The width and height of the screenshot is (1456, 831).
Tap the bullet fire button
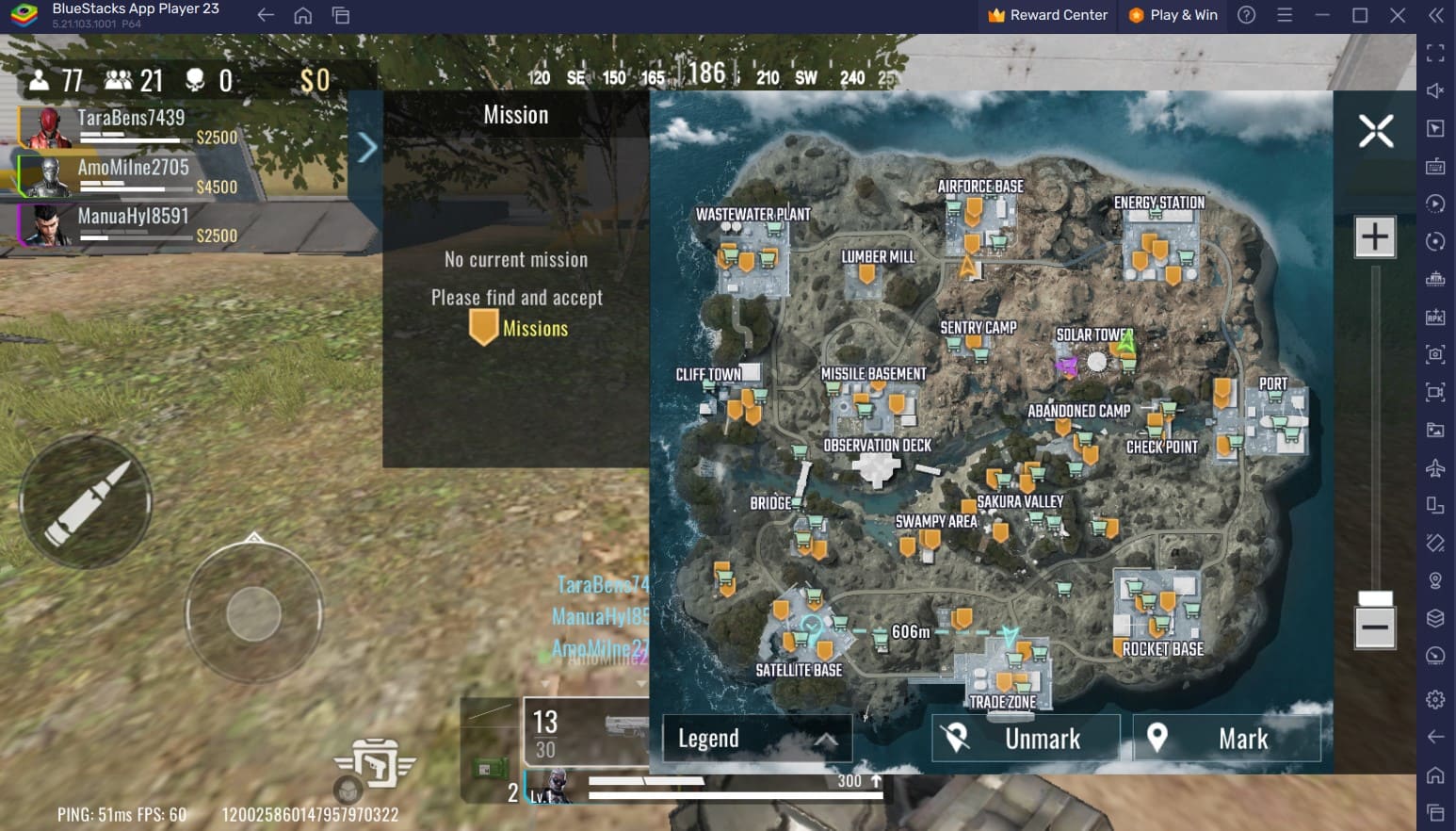[87, 502]
